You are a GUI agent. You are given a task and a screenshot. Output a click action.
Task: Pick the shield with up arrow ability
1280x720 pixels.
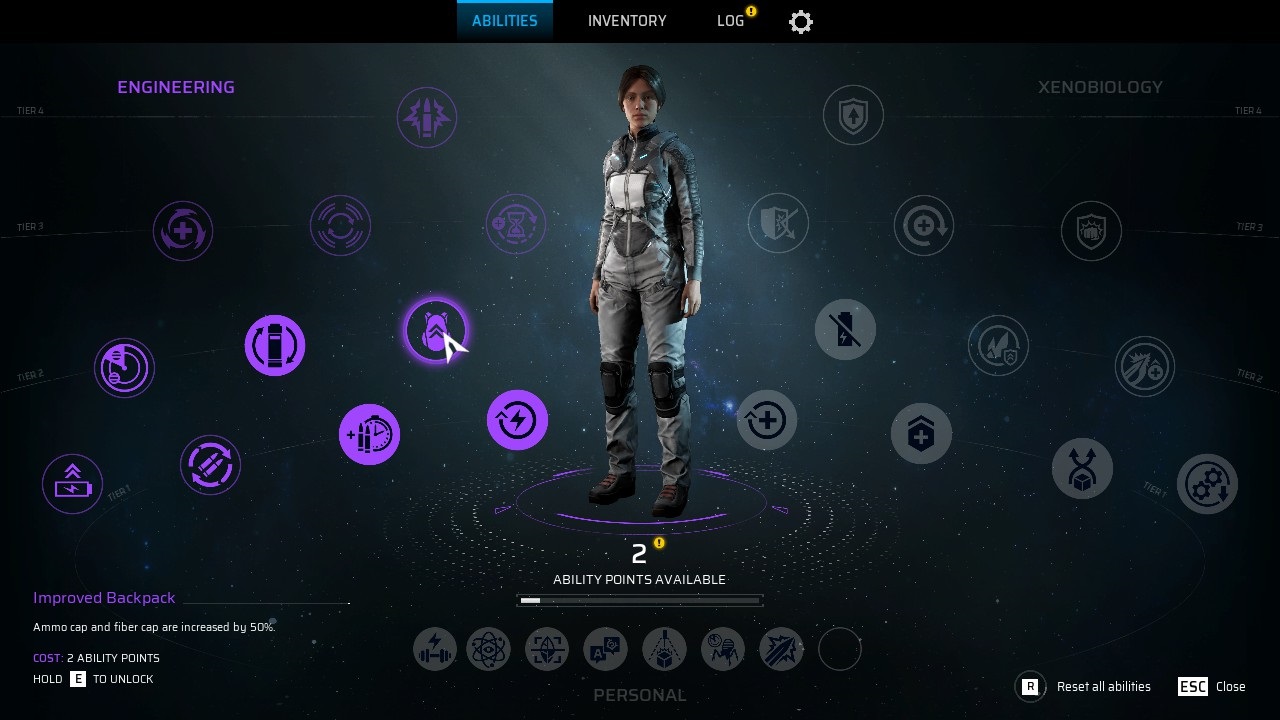853,115
